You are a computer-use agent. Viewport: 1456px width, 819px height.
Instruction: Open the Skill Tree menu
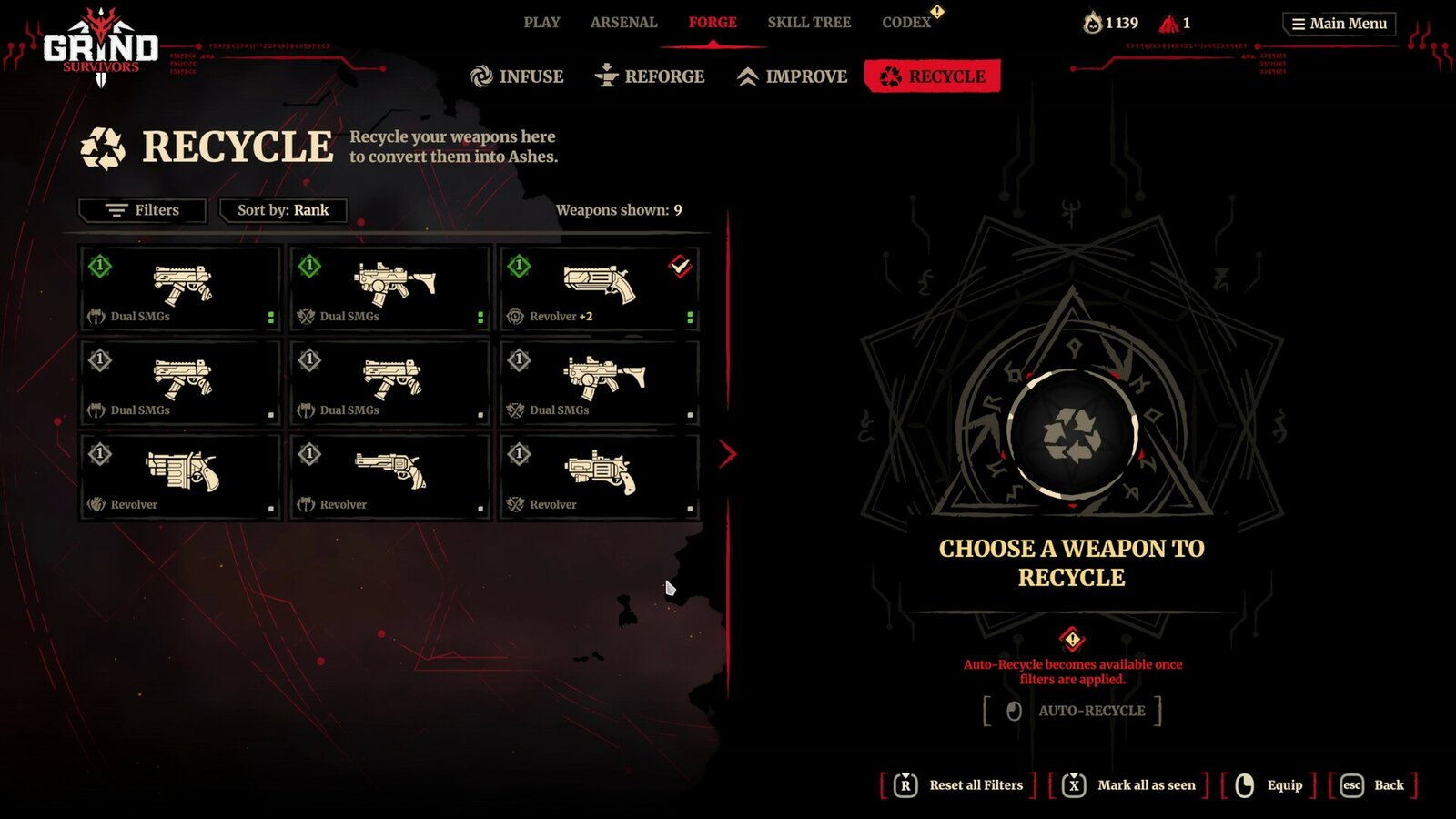coord(809,22)
